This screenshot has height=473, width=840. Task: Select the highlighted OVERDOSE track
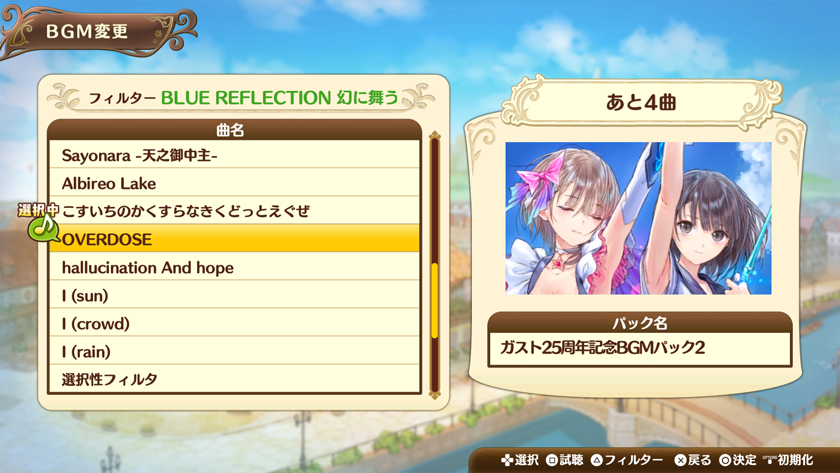(x=234, y=240)
